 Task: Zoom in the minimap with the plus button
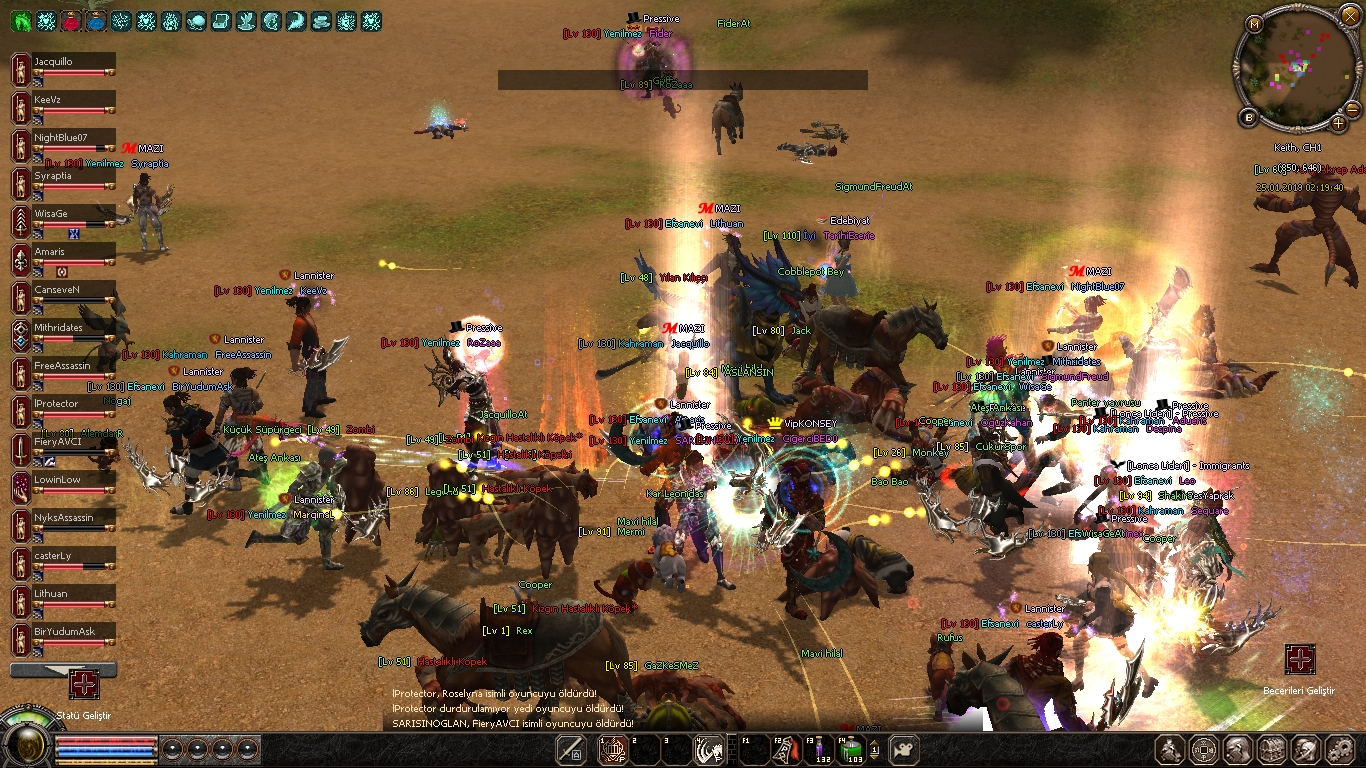[x=1339, y=123]
